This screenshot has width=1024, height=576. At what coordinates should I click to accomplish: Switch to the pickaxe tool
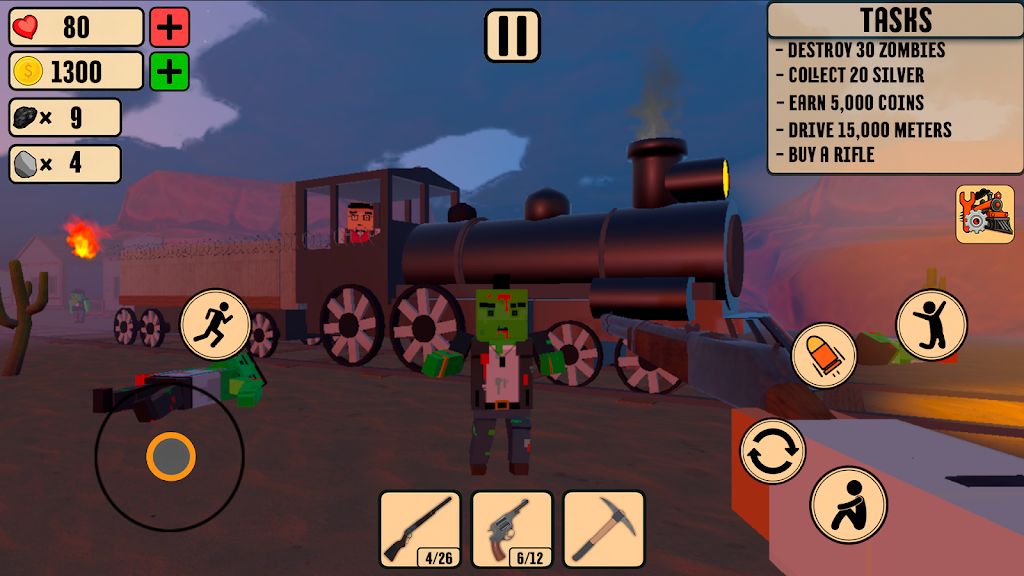[603, 529]
